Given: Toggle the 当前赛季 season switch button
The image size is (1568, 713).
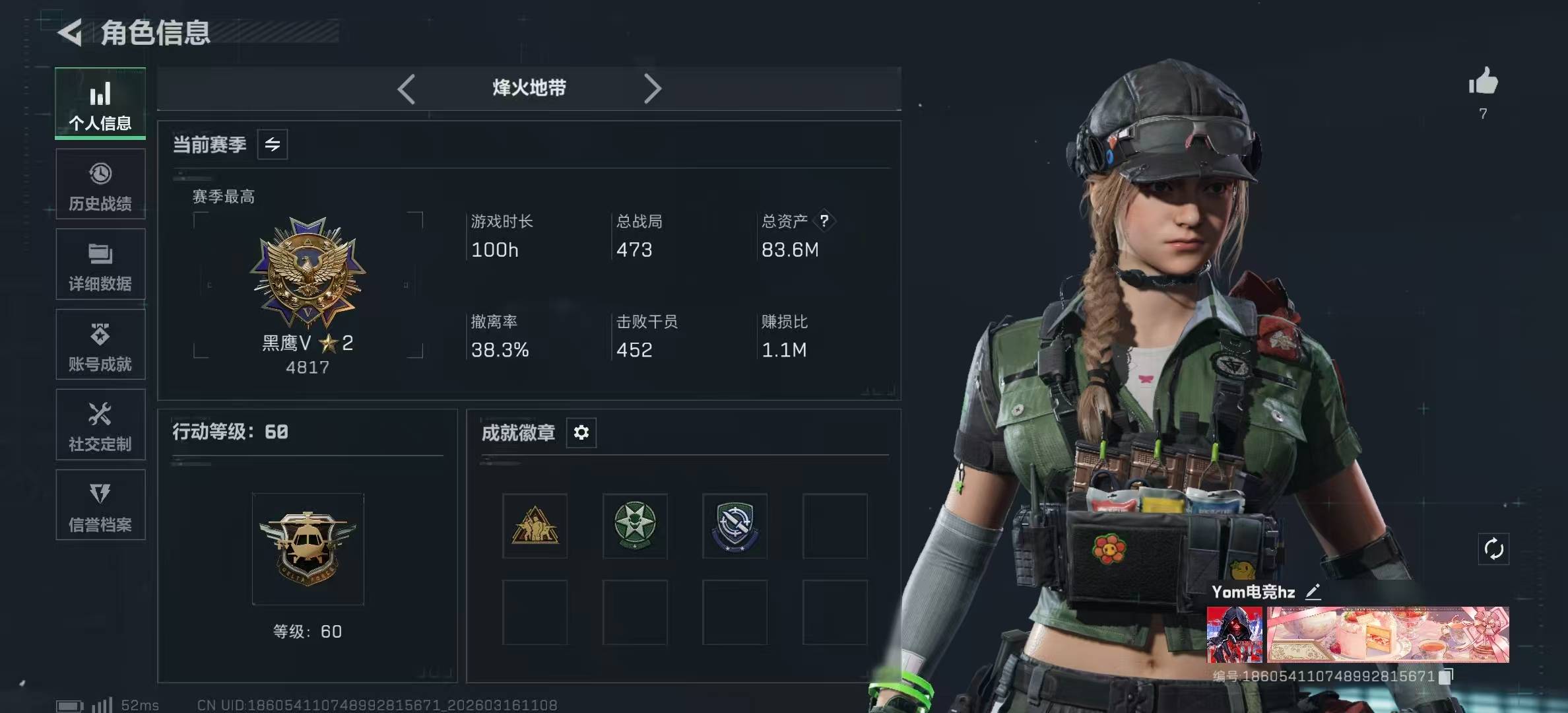Looking at the screenshot, I should [273, 145].
